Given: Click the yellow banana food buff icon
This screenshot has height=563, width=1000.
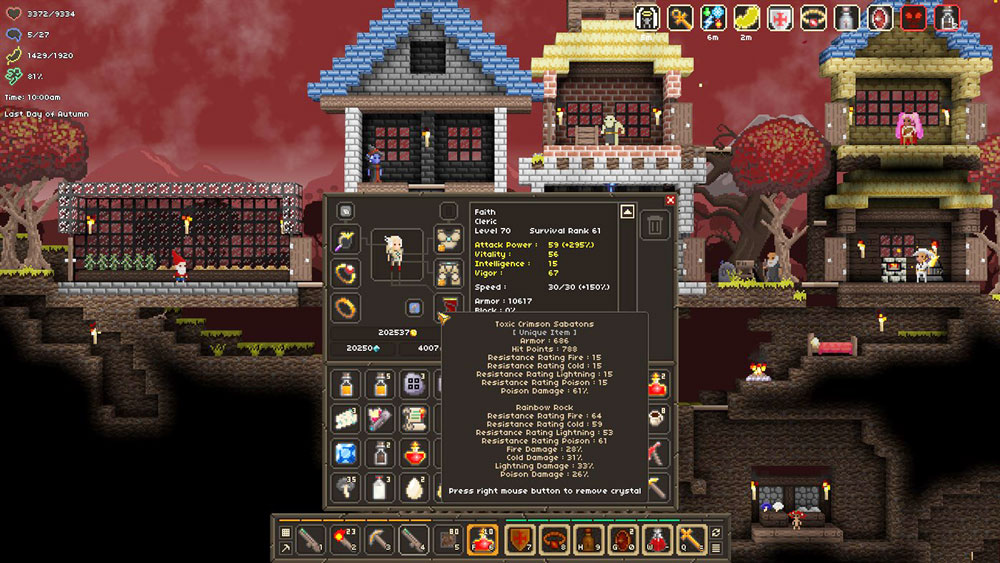Looking at the screenshot, I should [x=747, y=17].
